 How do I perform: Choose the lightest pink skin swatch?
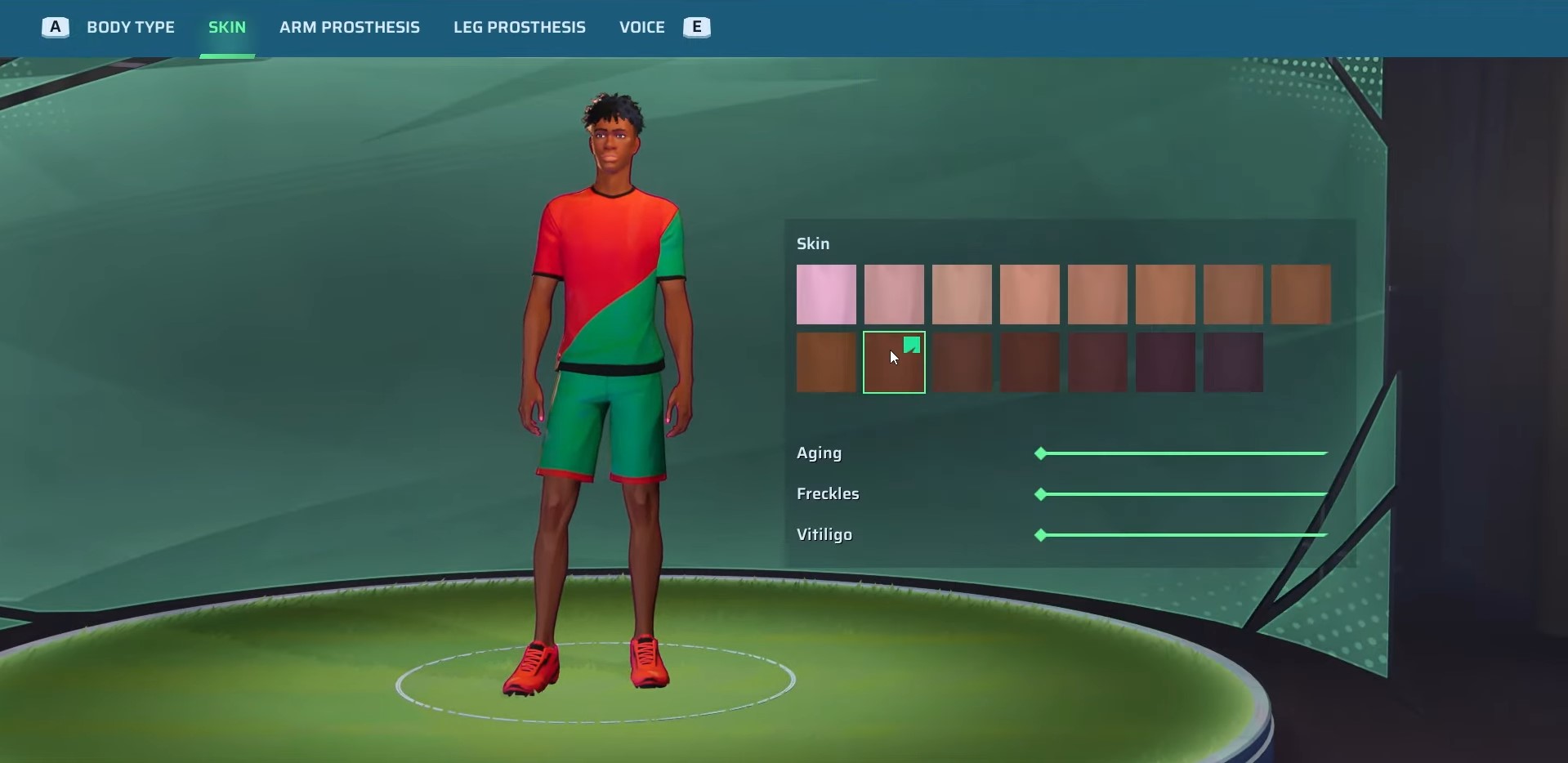click(x=826, y=294)
